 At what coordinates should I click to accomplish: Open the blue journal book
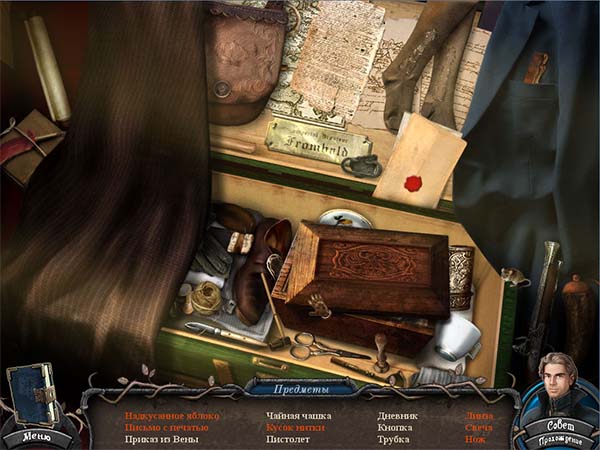[x=33, y=393]
